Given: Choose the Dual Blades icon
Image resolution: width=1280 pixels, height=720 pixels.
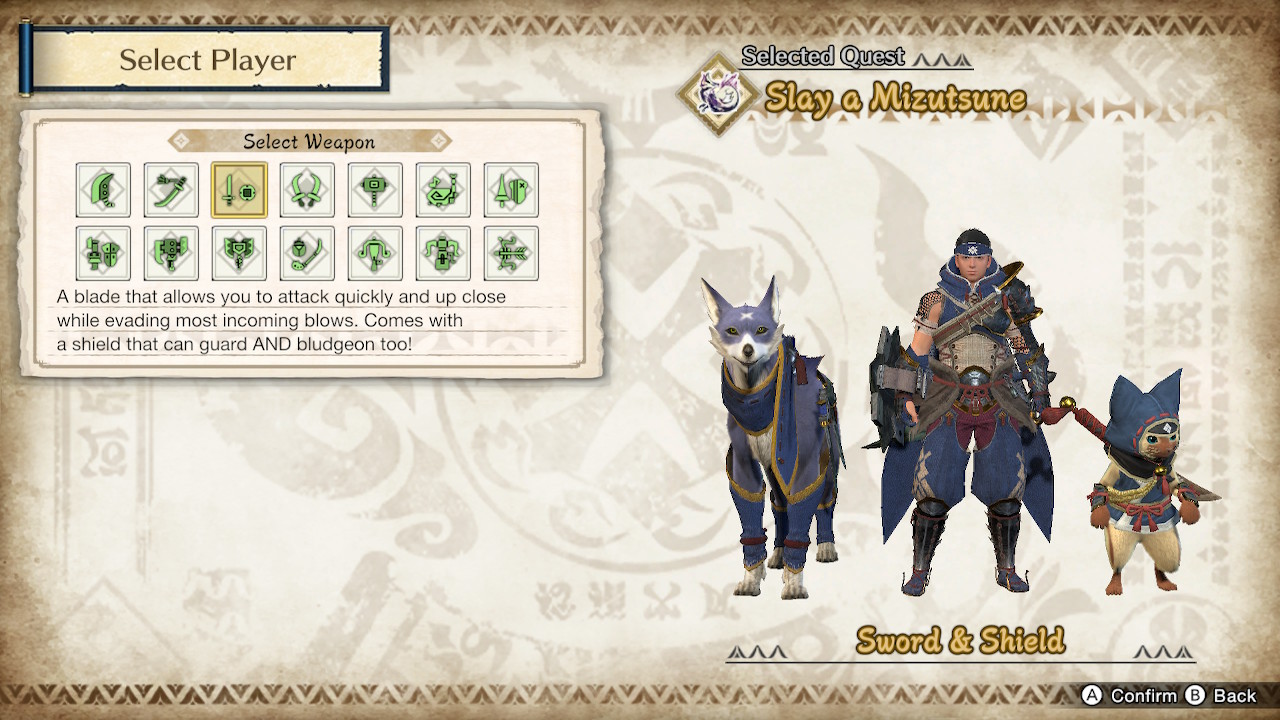Looking at the screenshot, I should pyautogui.click(x=307, y=189).
